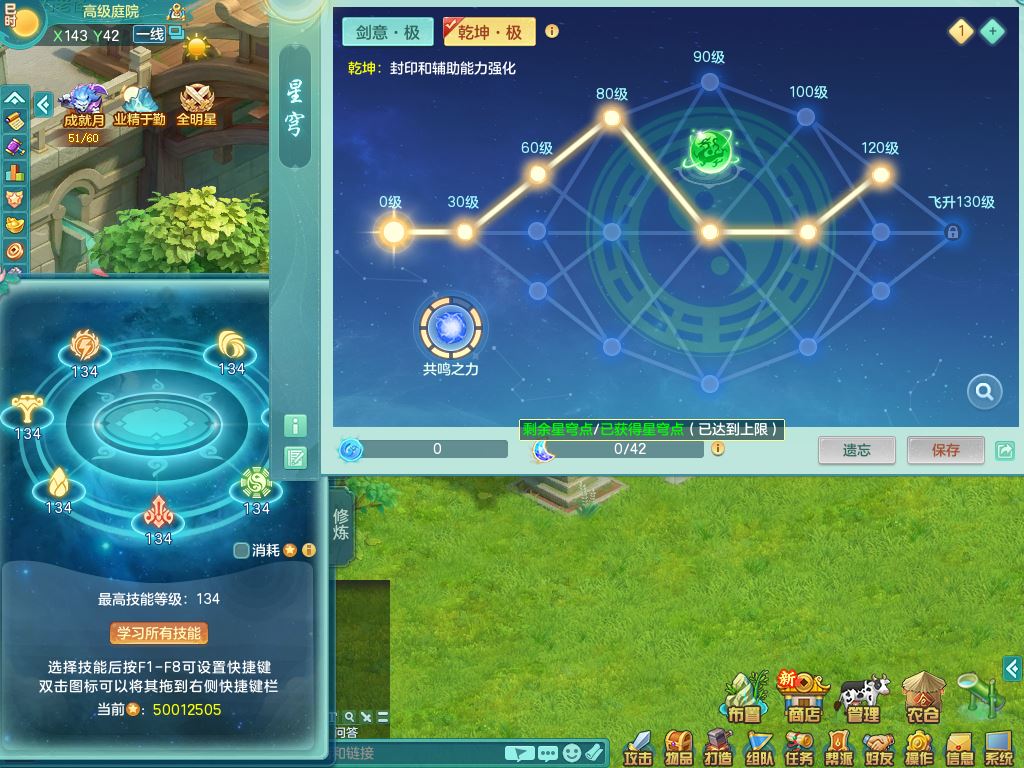Image resolution: width=1024 pixels, height=768 pixels.
Task: Open the 任务 quest scroll
Action: pos(799,746)
